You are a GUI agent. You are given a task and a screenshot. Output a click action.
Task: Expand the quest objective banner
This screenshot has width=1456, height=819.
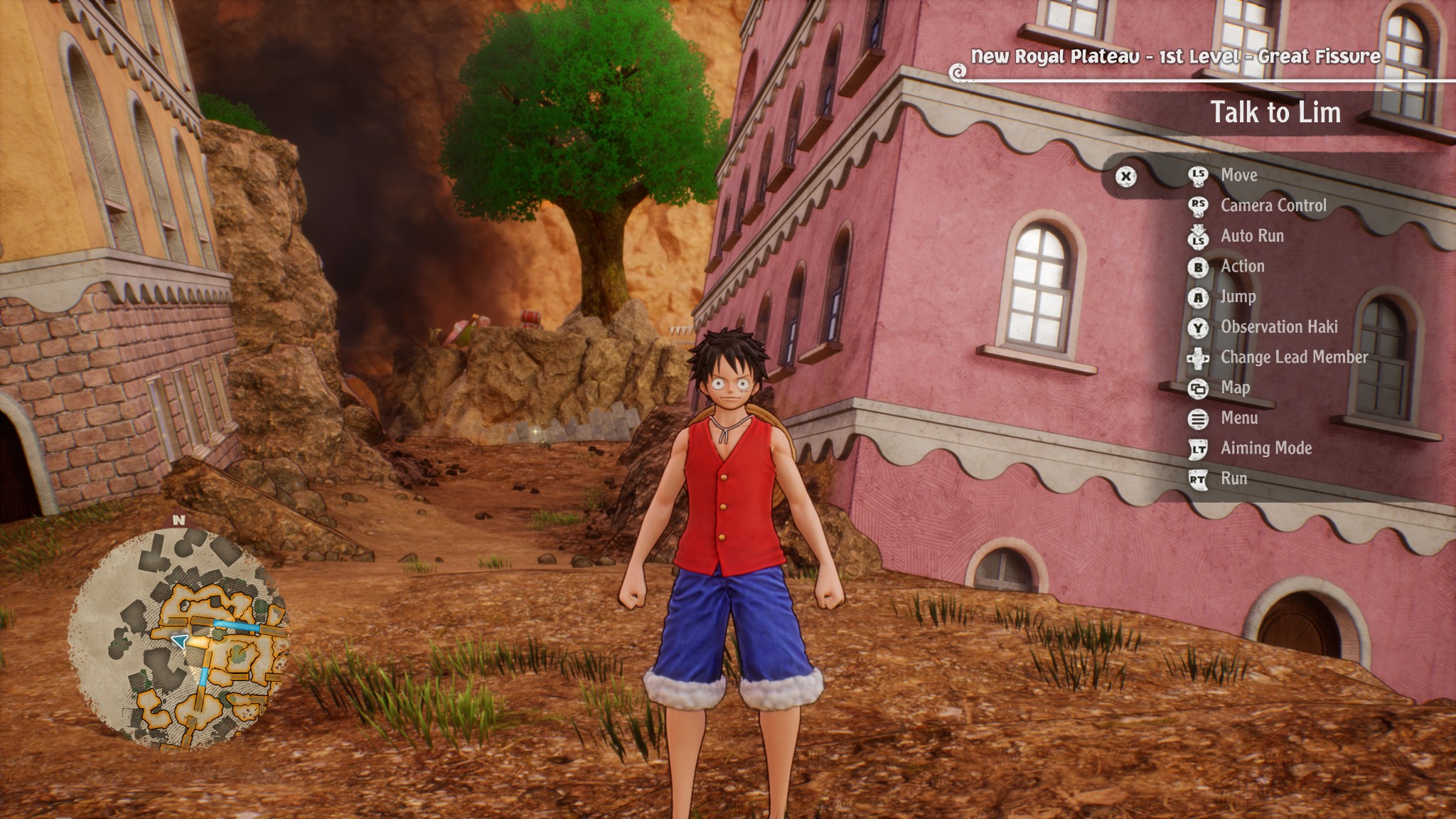point(1276,111)
